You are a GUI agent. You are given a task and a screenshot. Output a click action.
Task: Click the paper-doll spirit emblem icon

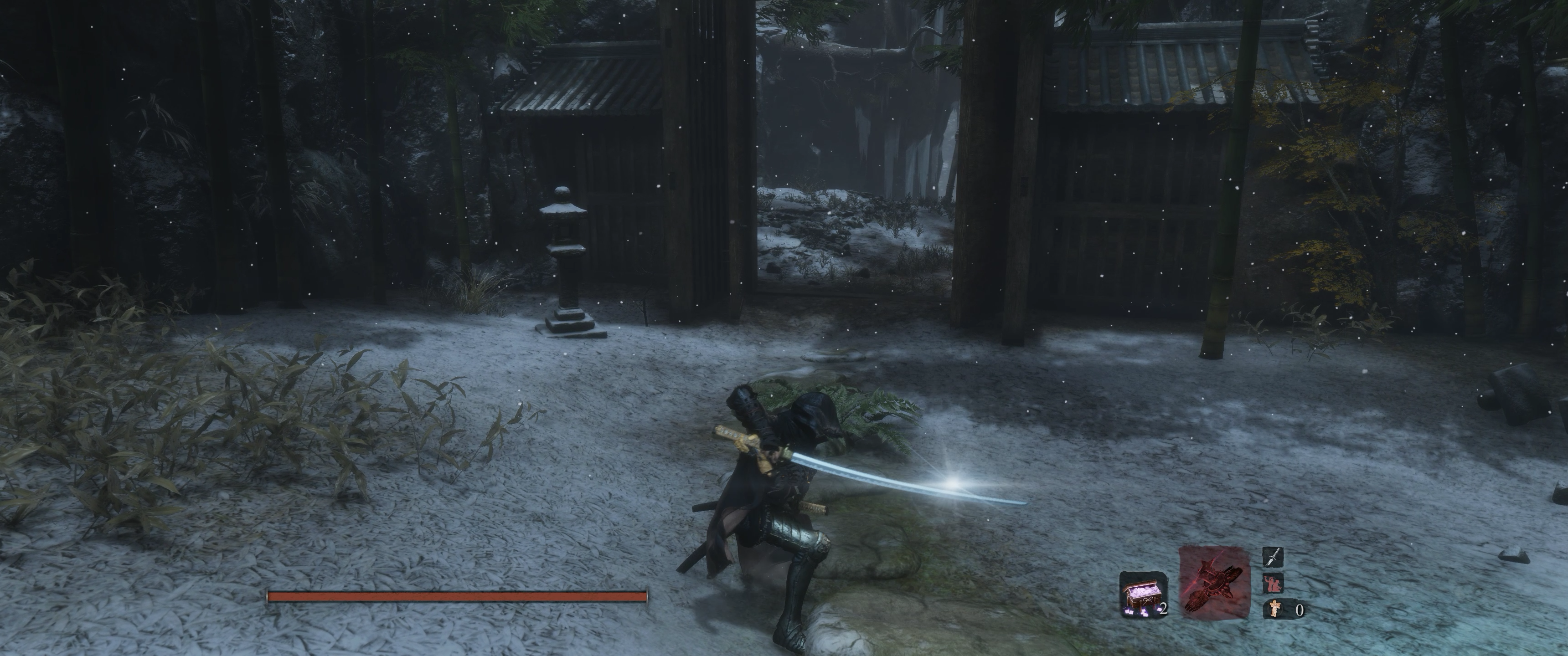1274,609
